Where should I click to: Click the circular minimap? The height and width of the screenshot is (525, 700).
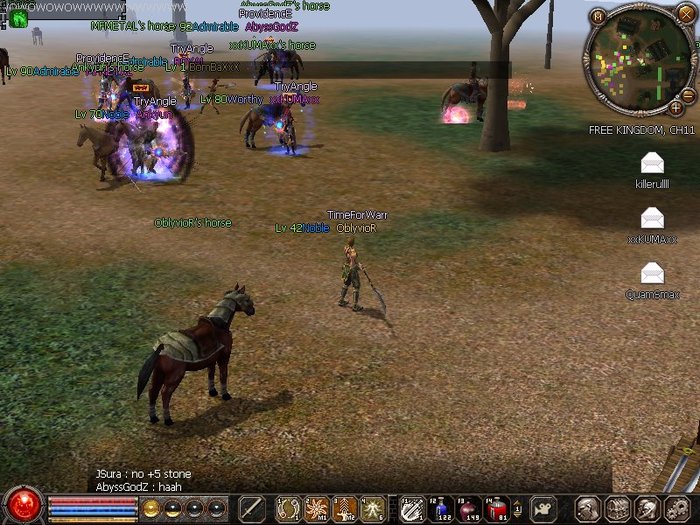pos(637,60)
